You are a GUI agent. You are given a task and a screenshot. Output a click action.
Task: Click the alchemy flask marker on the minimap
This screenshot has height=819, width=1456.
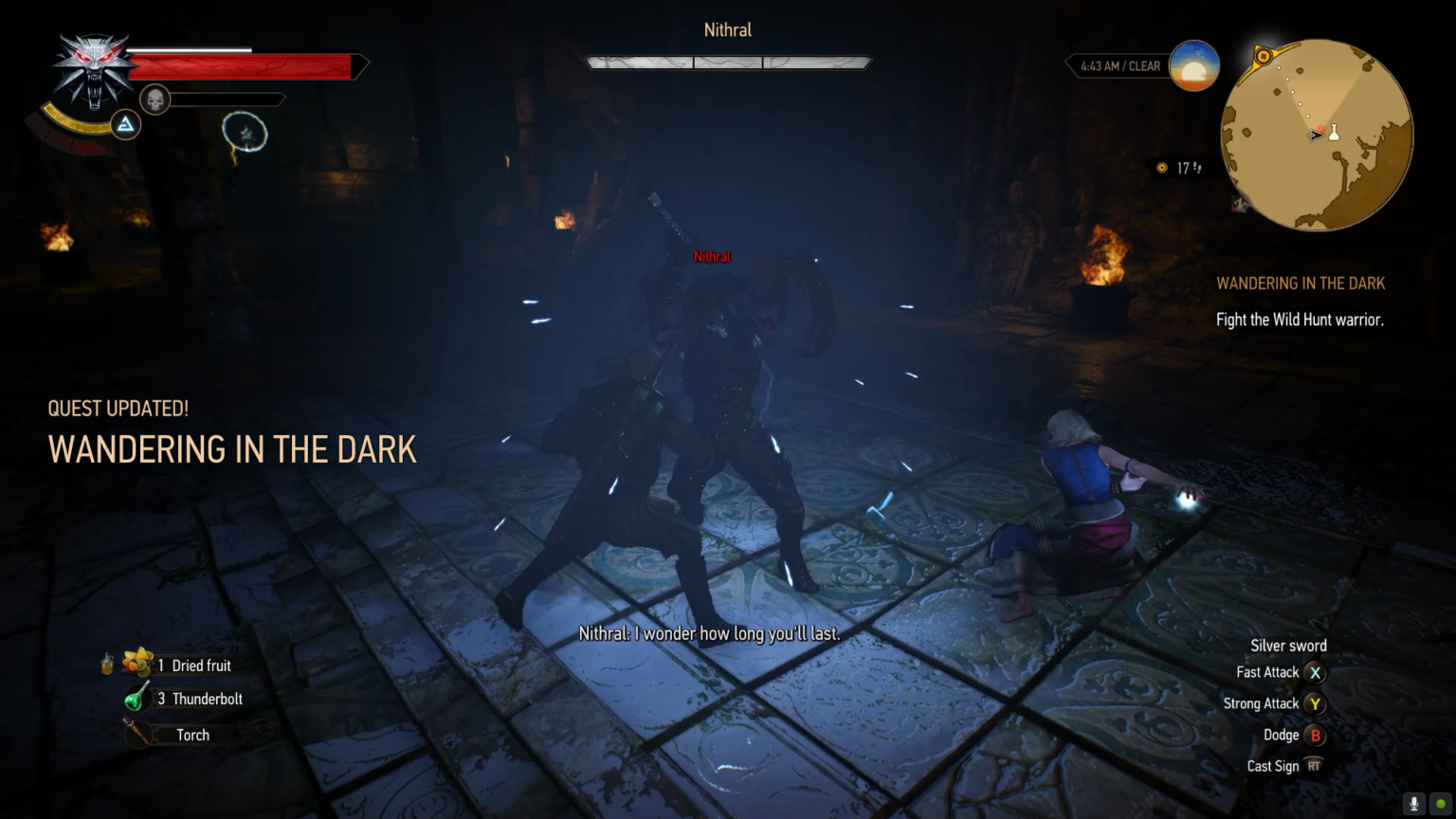(x=1334, y=132)
